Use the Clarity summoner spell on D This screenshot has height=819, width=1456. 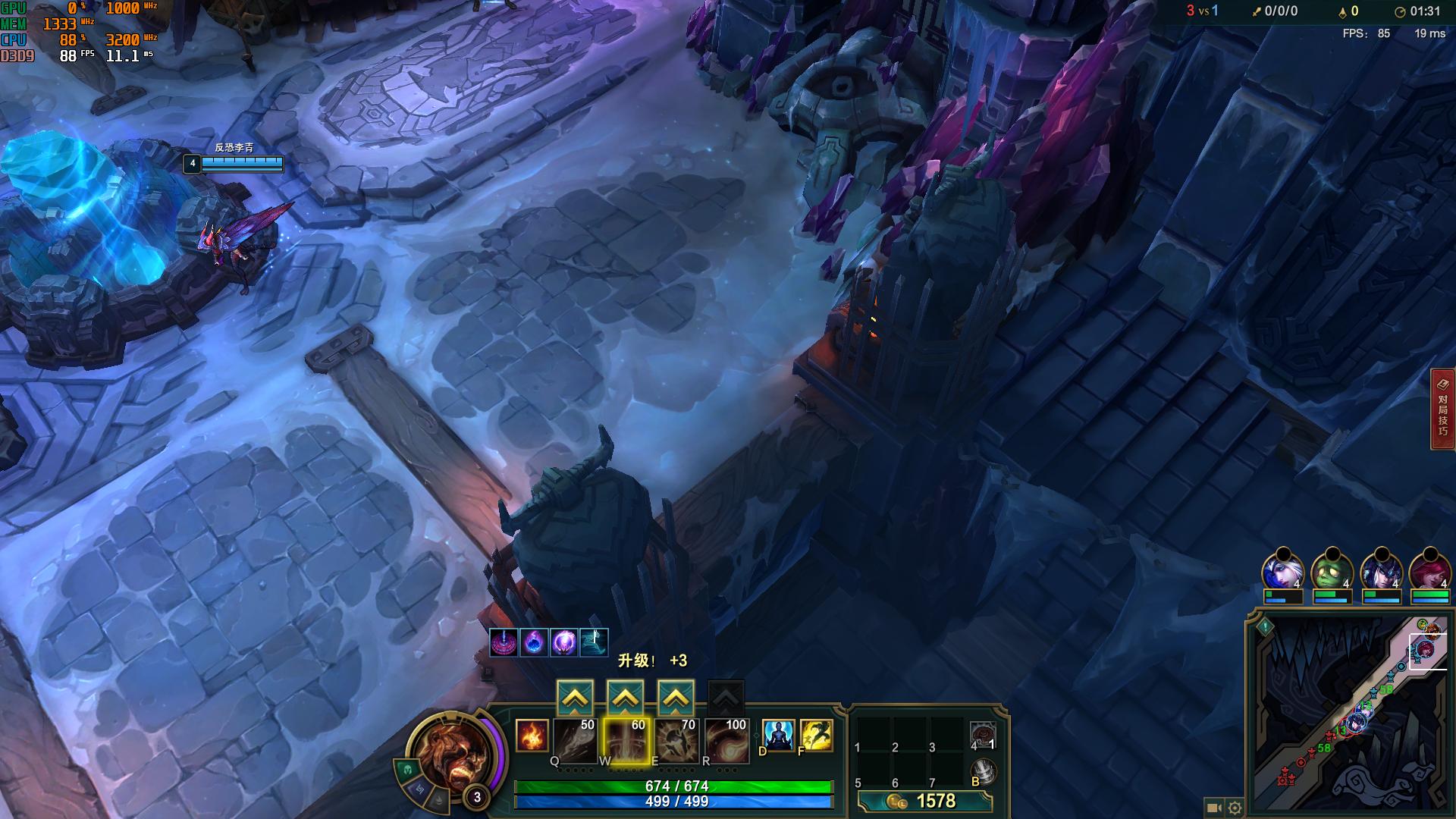[778, 736]
